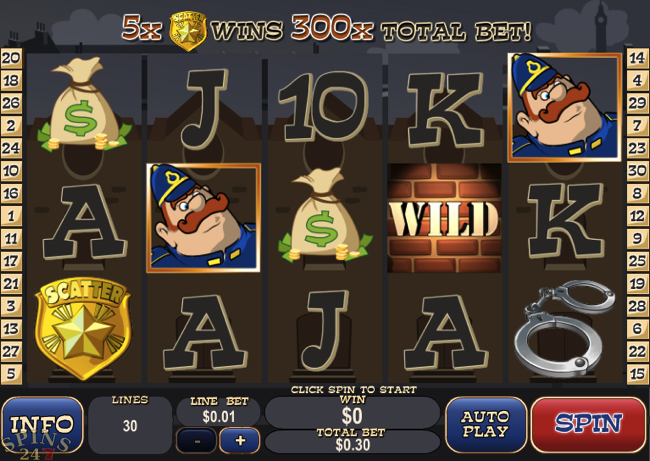Select payline number 13 marker
The image size is (650, 461).
pos(12,328)
